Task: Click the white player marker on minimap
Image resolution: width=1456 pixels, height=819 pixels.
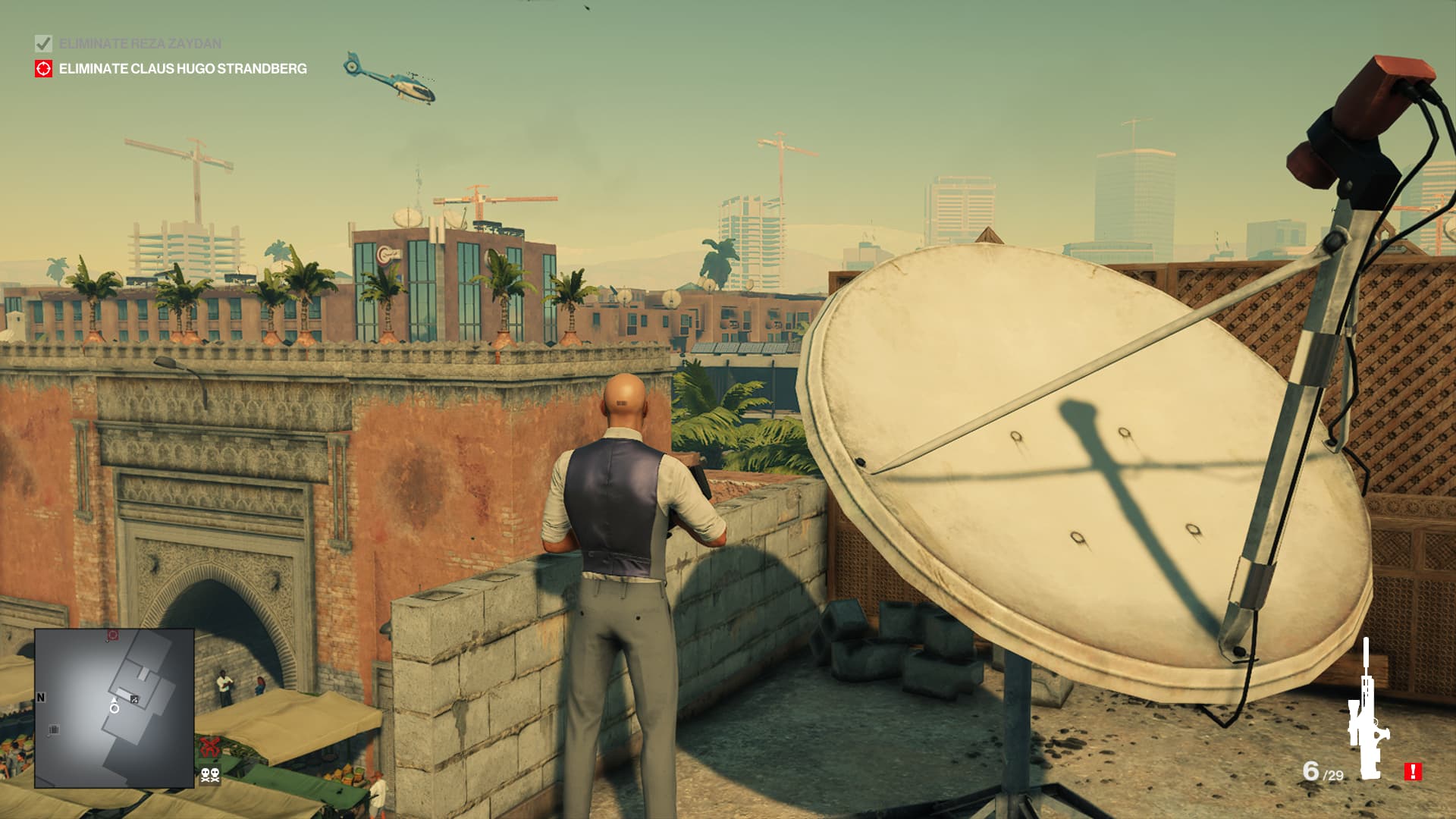Action: point(115,708)
